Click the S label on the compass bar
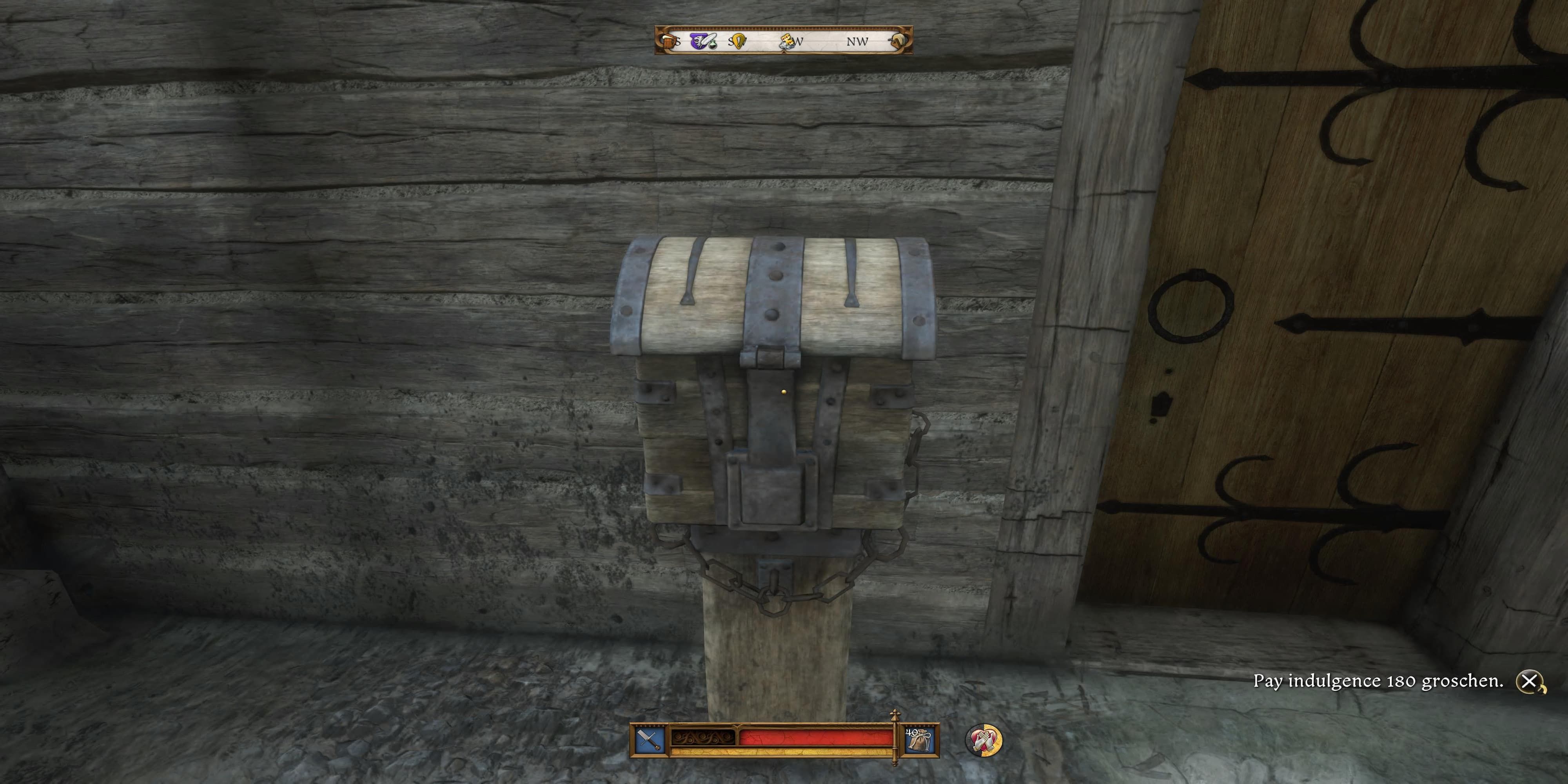The image size is (1568, 784). click(679, 42)
